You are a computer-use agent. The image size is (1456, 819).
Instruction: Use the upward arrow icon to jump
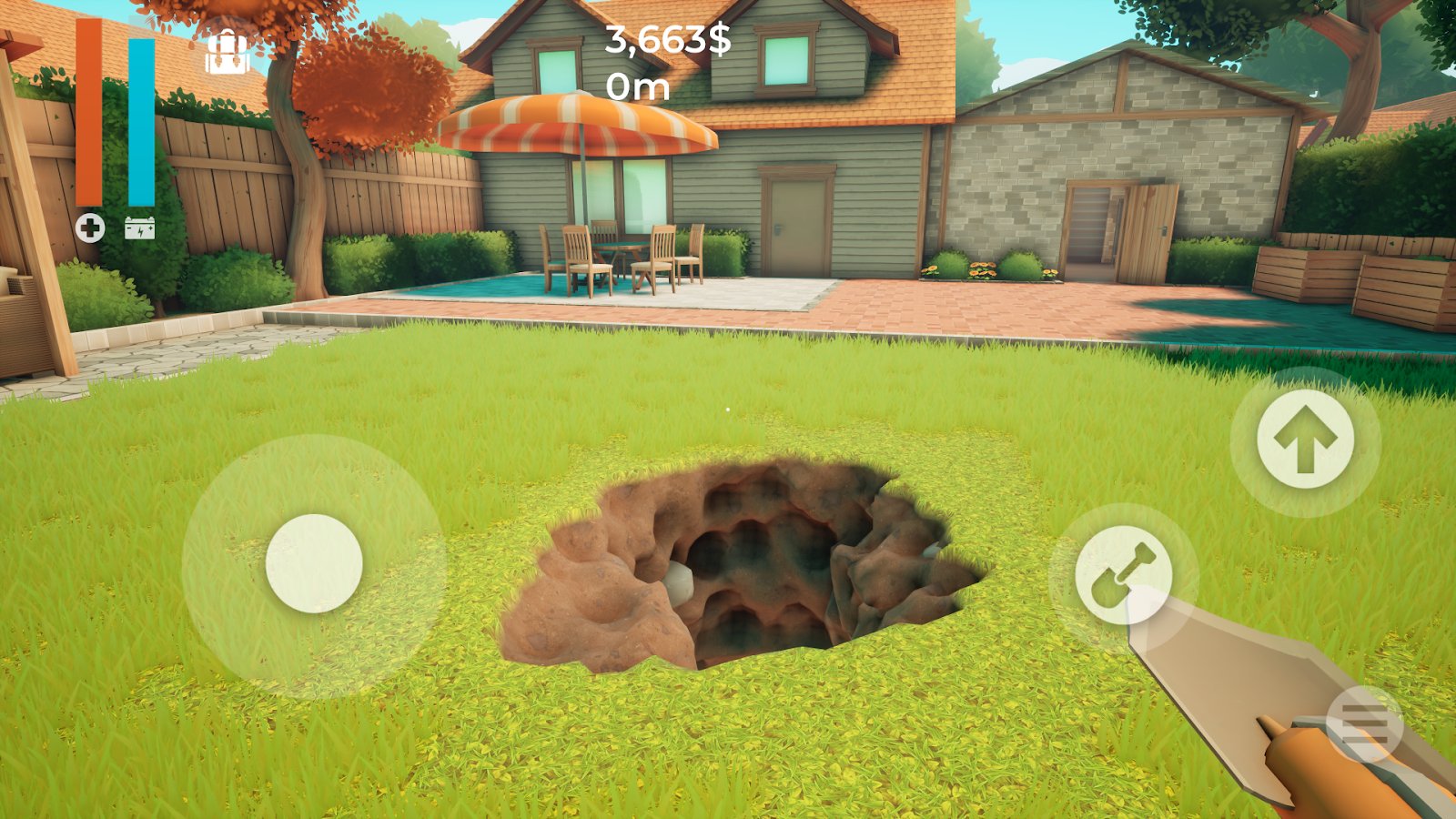pos(1309,439)
